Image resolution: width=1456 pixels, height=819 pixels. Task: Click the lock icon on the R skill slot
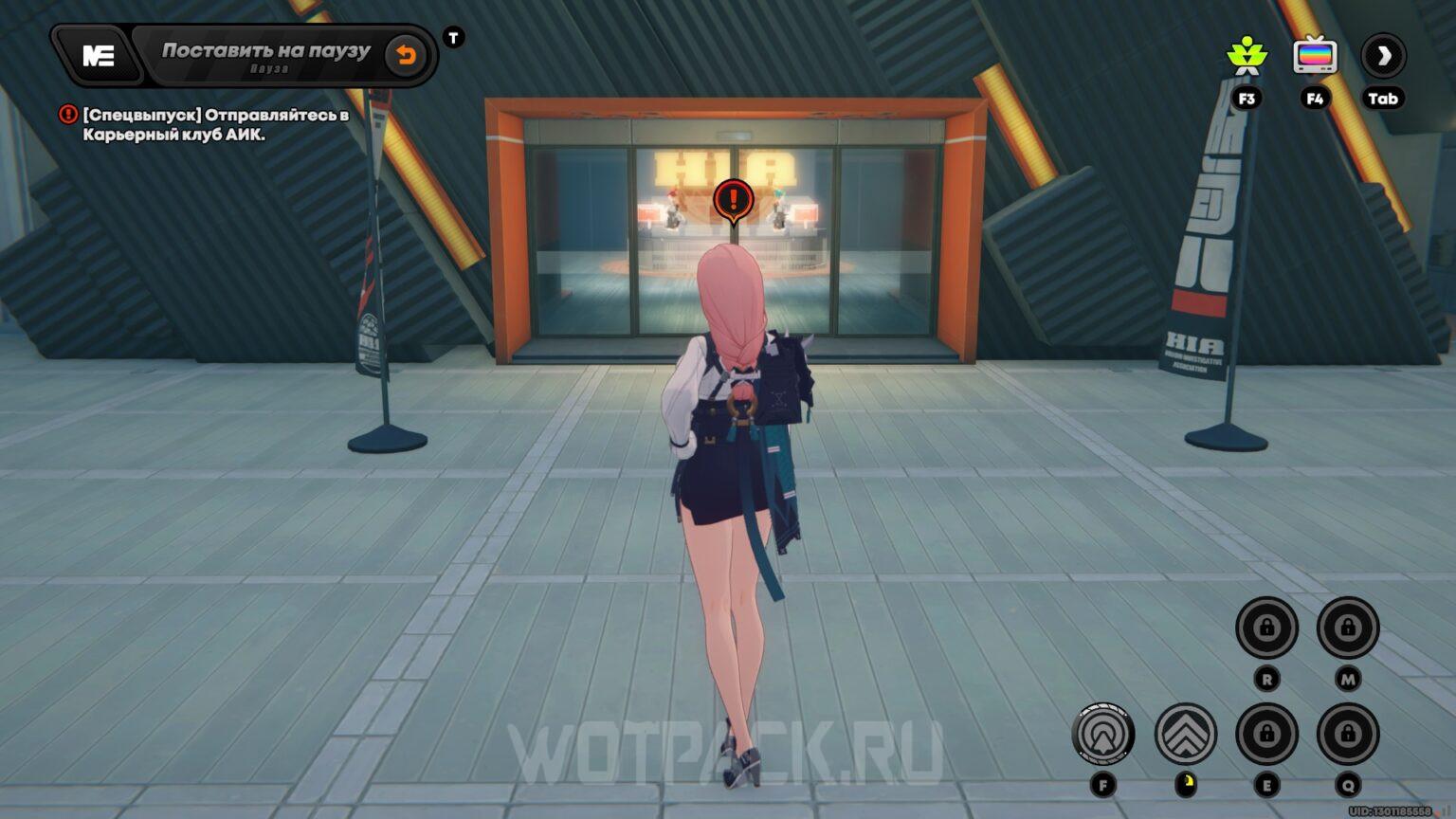coord(1267,626)
